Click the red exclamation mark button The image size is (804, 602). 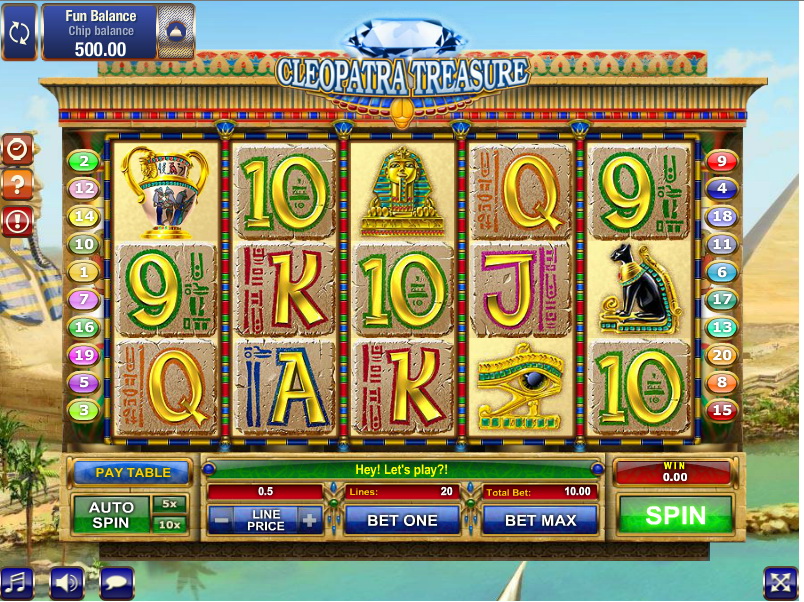[18, 220]
